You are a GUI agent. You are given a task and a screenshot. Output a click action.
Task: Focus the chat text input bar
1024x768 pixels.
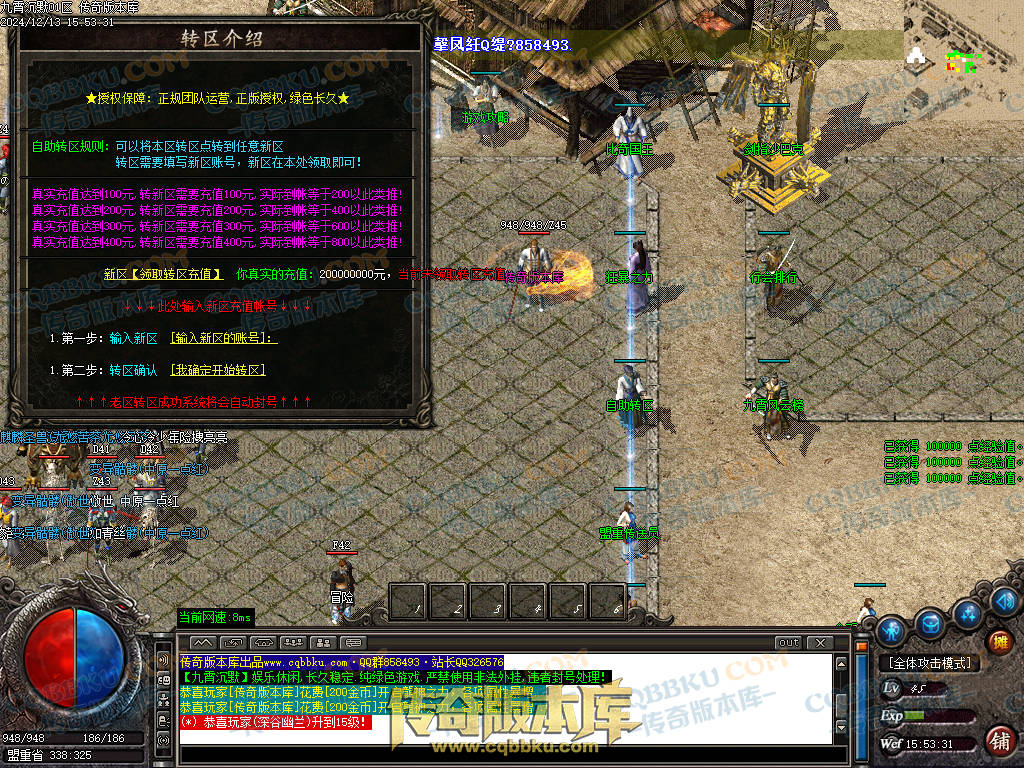[x=500, y=753]
